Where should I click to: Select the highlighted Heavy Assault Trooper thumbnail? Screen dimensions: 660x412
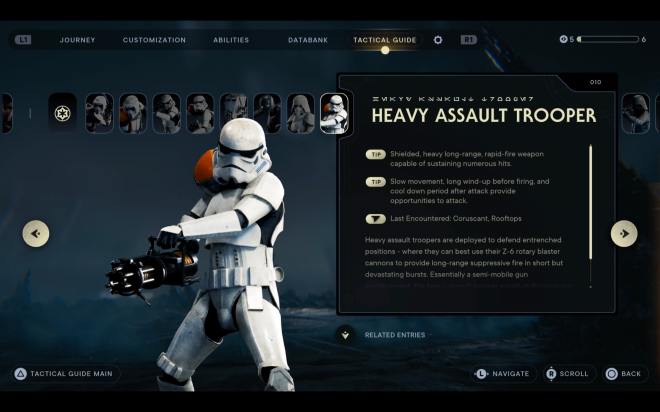tap(334, 113)
